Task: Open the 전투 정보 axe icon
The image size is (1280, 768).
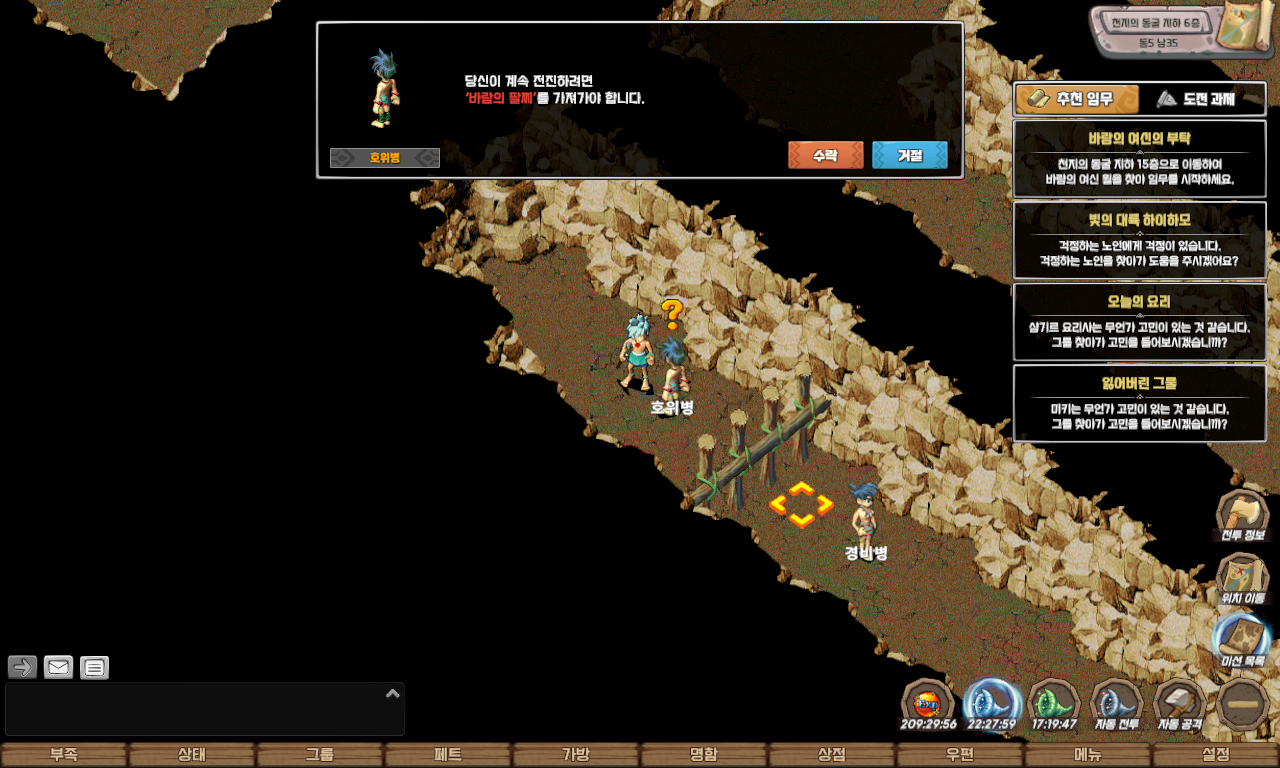Action: pyautogui.click(x=1242, y=514)
